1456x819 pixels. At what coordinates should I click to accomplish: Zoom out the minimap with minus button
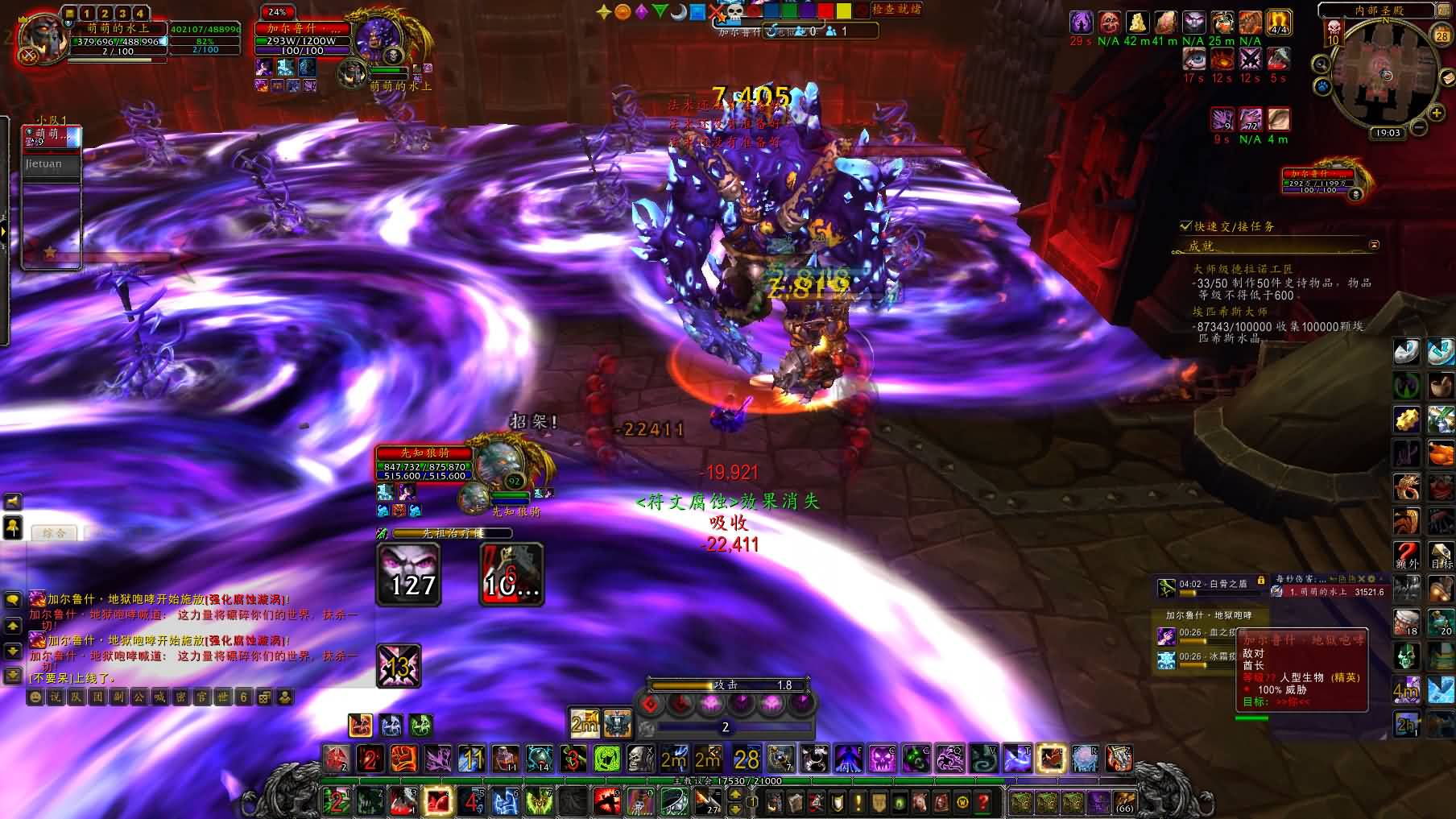point(1419,127)
